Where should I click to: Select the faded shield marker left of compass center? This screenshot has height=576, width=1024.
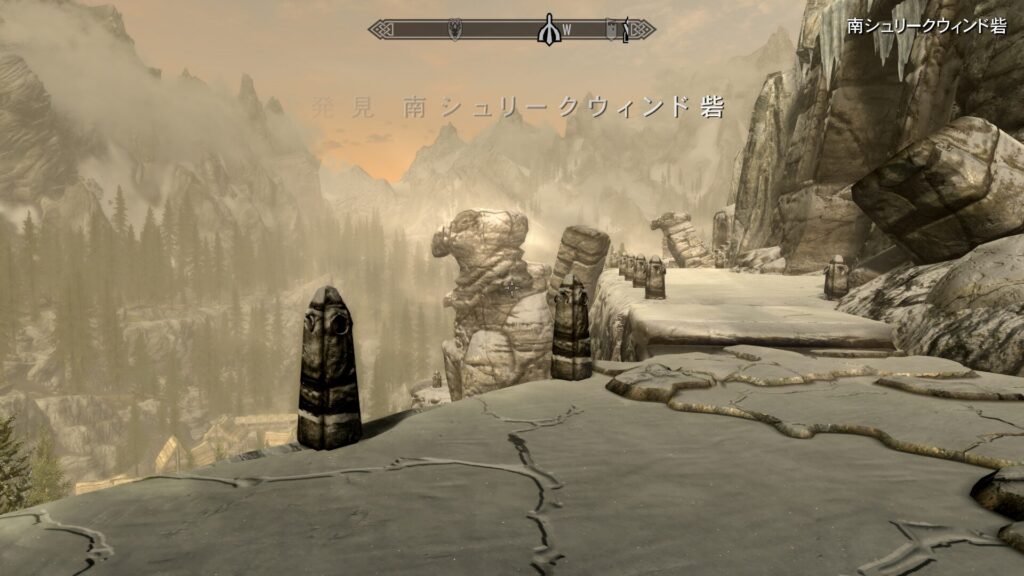pyautogui.click(x=456, y=29)
